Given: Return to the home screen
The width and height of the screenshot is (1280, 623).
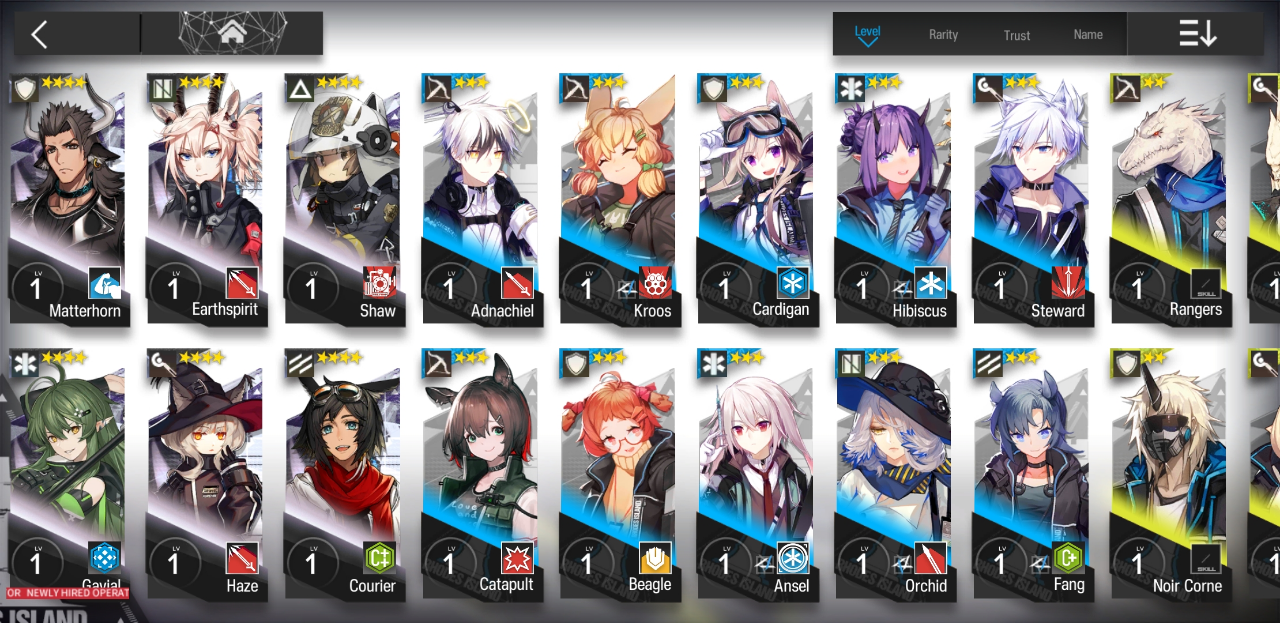Looking at the screenshot, I should point(232,33).
